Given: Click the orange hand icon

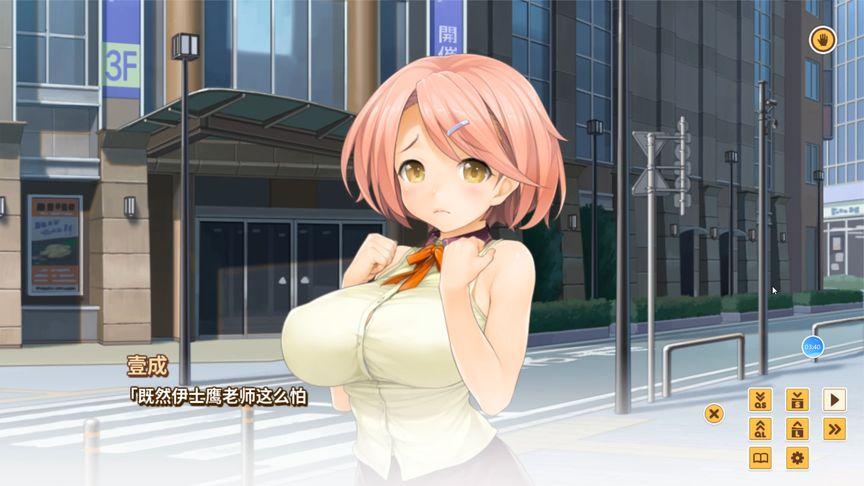Looking at the screenshot, I should click(823, 40).
